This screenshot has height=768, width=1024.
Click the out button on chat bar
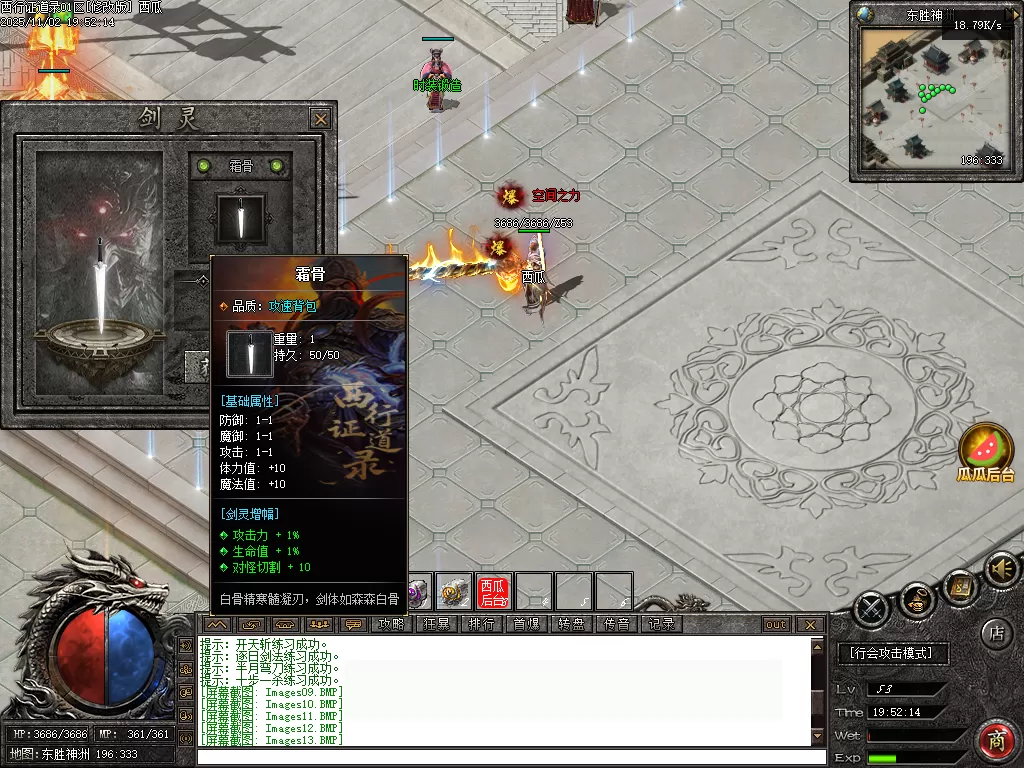(777, 625)
